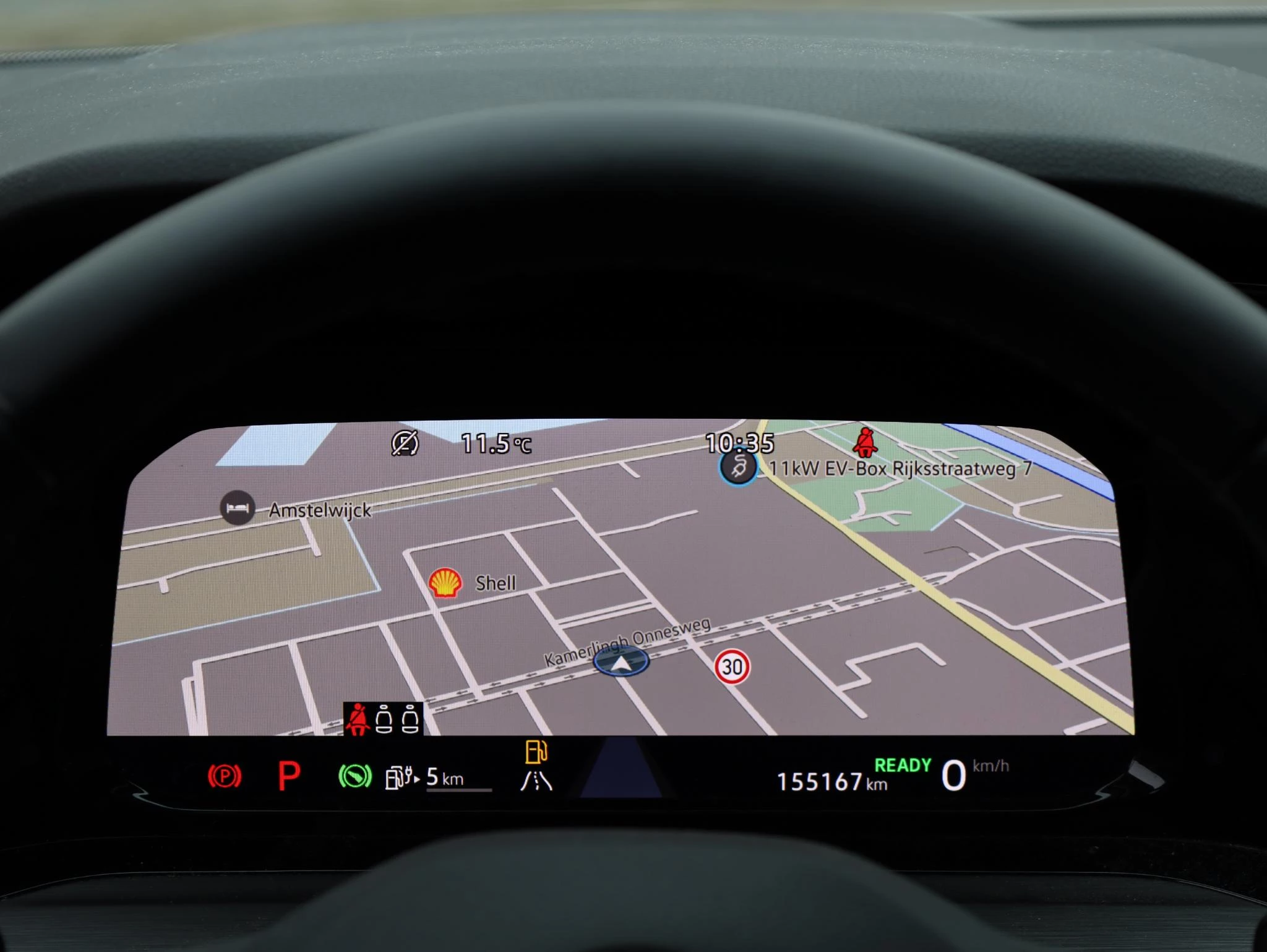Select the green brake hold indicator icon
Screen dimensions: 1267x952
[x=355, y=776]
